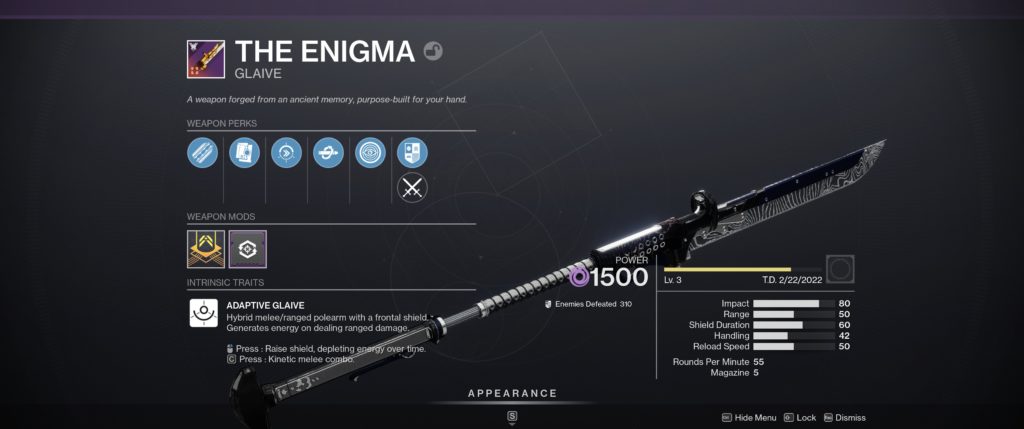Select the first weapon perk with parallel blades
The height and width of the screenshot is (429, 1024).
click(x=202, y=153)
